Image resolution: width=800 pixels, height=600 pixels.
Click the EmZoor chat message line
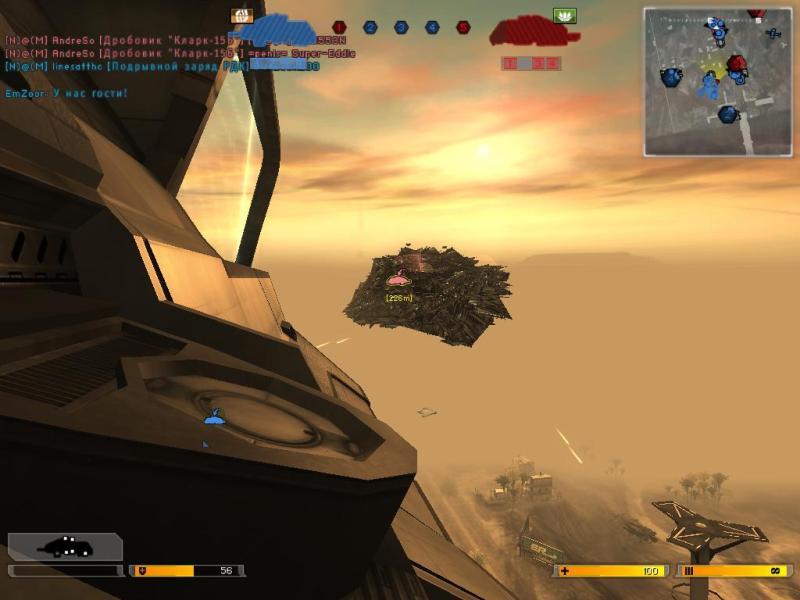(x=66, y=93)
